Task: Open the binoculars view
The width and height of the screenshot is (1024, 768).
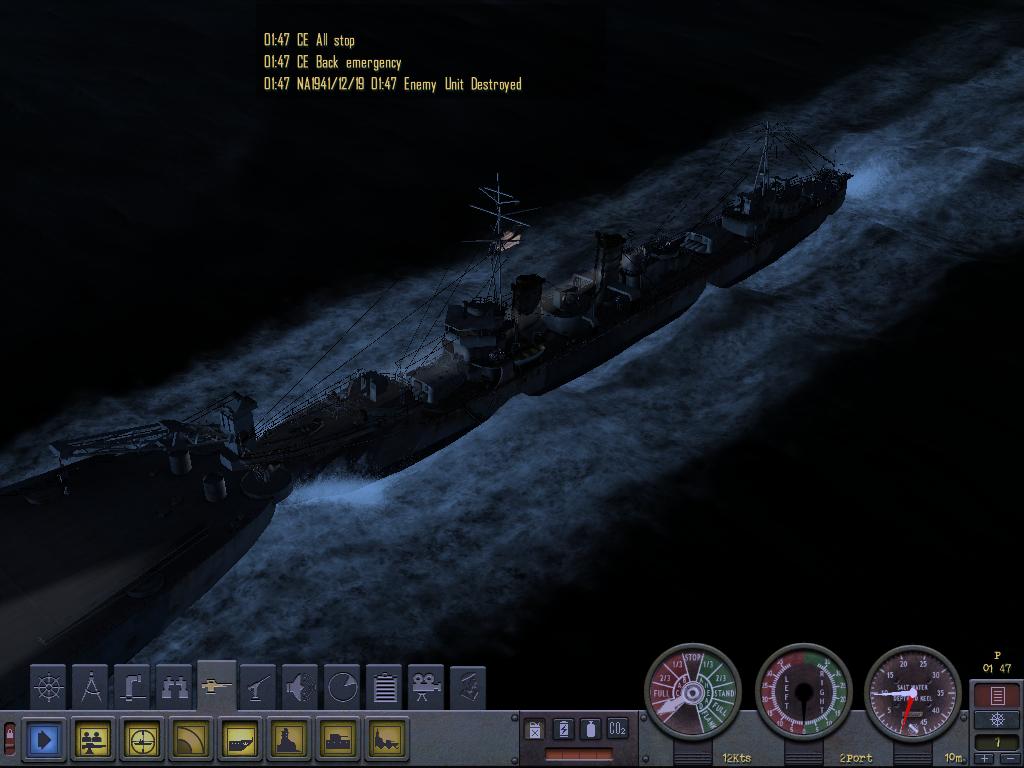Action: 174,687
